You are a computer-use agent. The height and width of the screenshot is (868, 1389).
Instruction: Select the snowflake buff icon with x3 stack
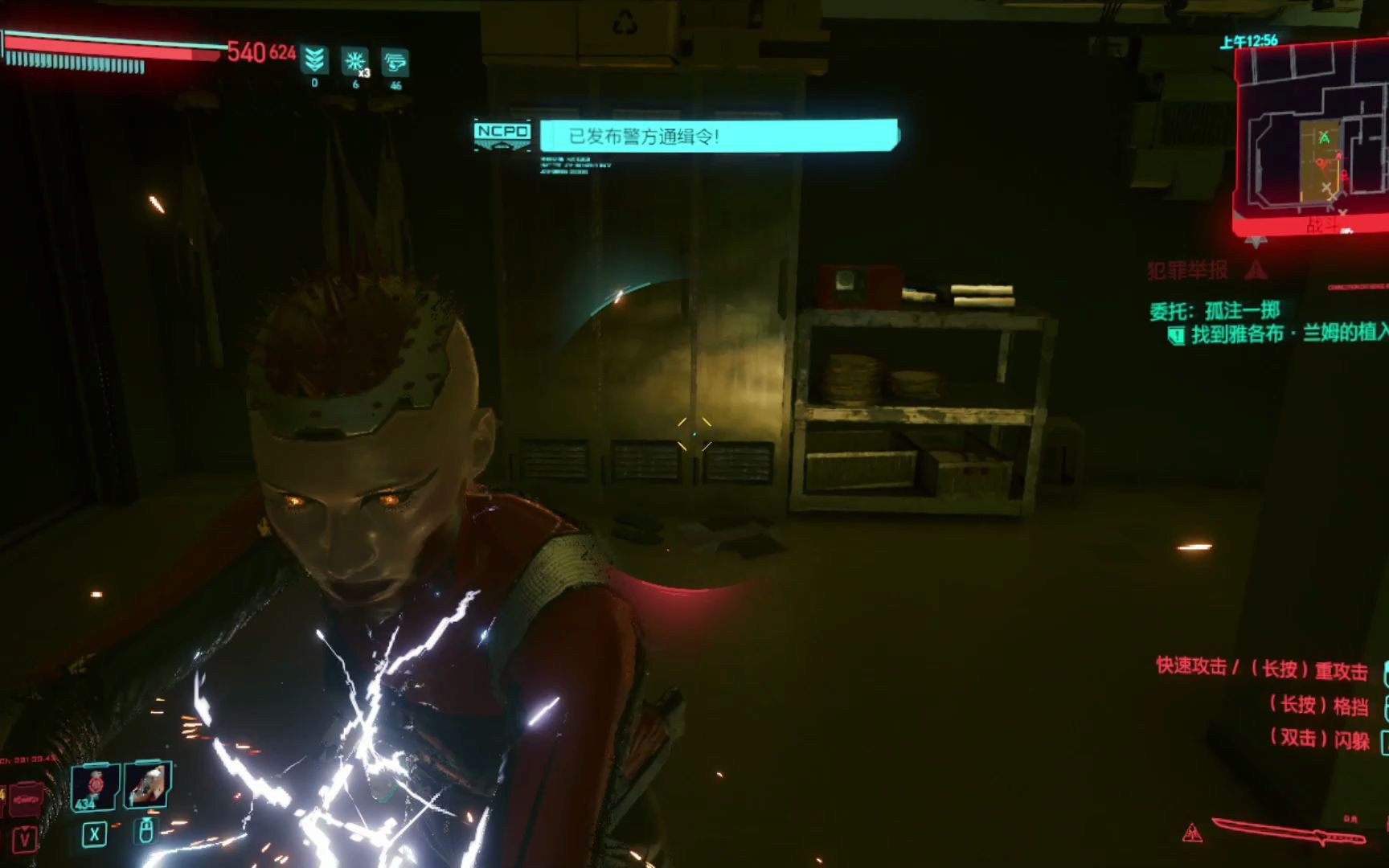pyautogui.click(x=354, y=61)
